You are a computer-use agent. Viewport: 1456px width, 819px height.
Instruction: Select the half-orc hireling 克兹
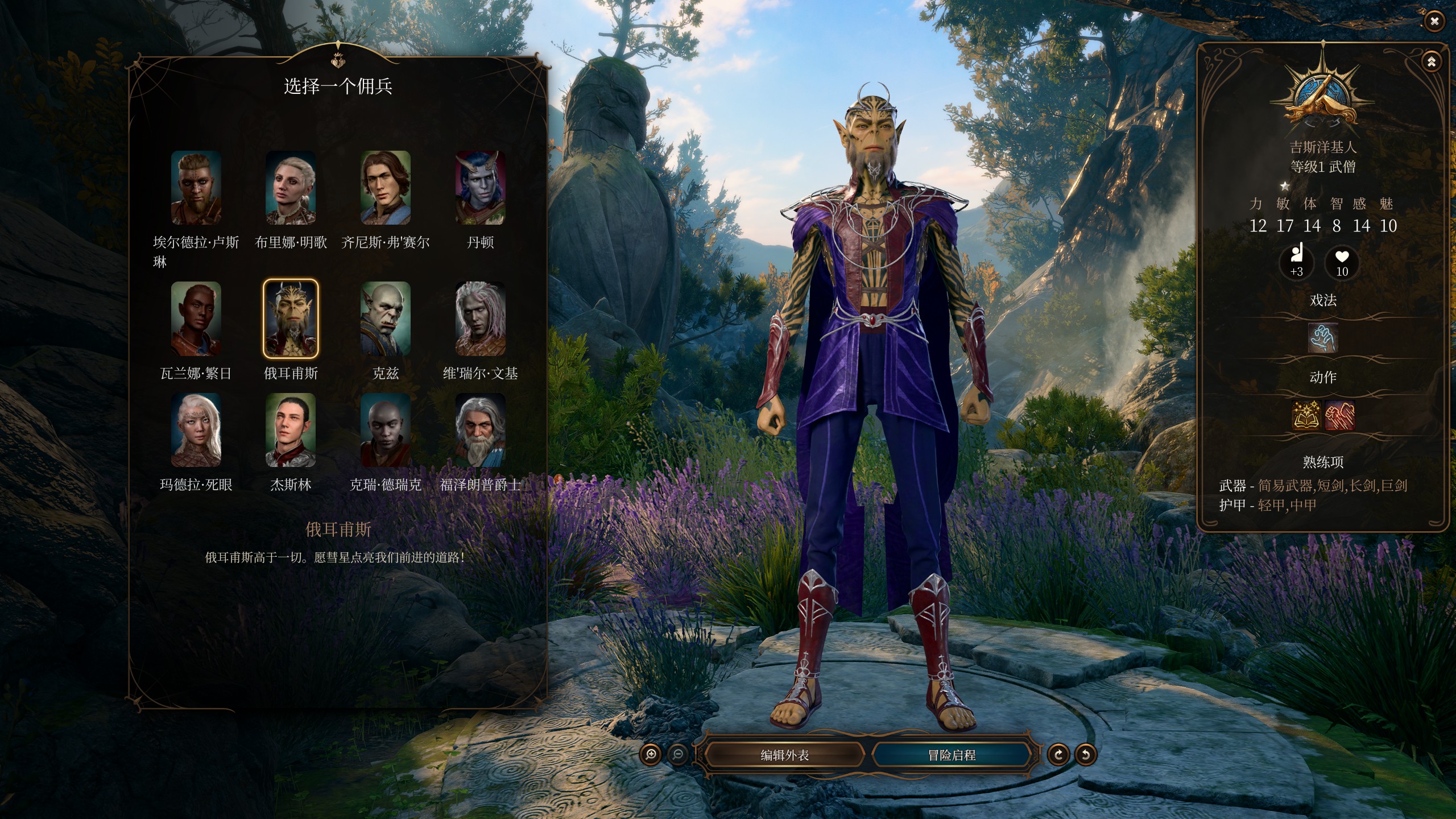[386, 318]
